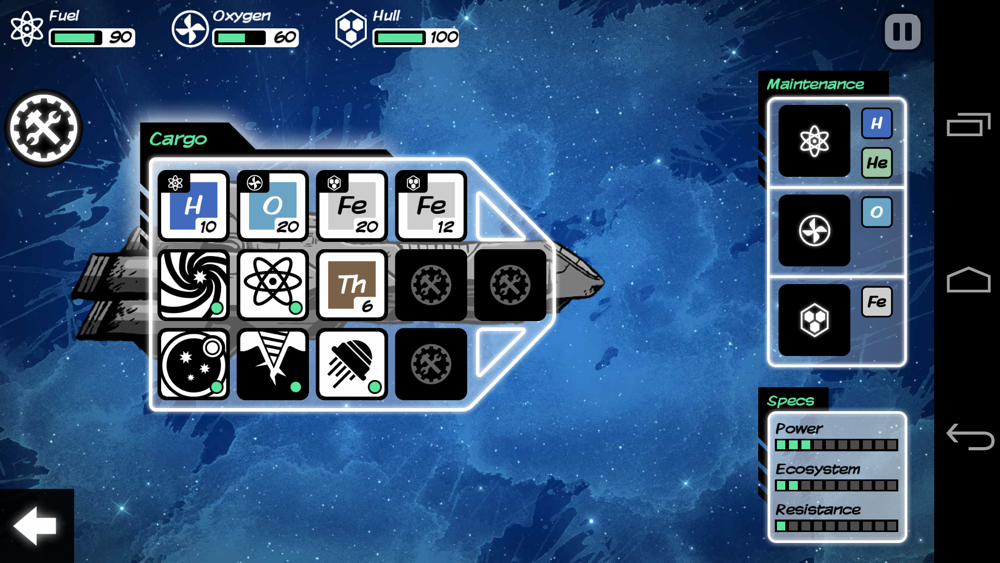Choose the Thorium cargo slot
The image size is (1000, 563).
pyautogui.click(x=352, y=285)
